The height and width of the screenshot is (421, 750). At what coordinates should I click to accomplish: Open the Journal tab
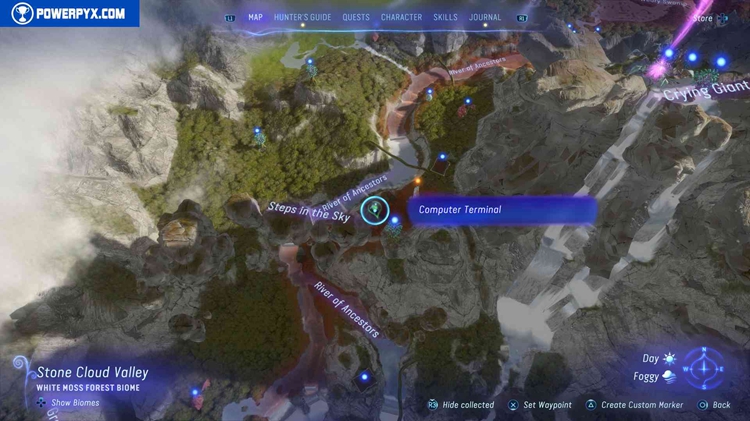point(486,17)
